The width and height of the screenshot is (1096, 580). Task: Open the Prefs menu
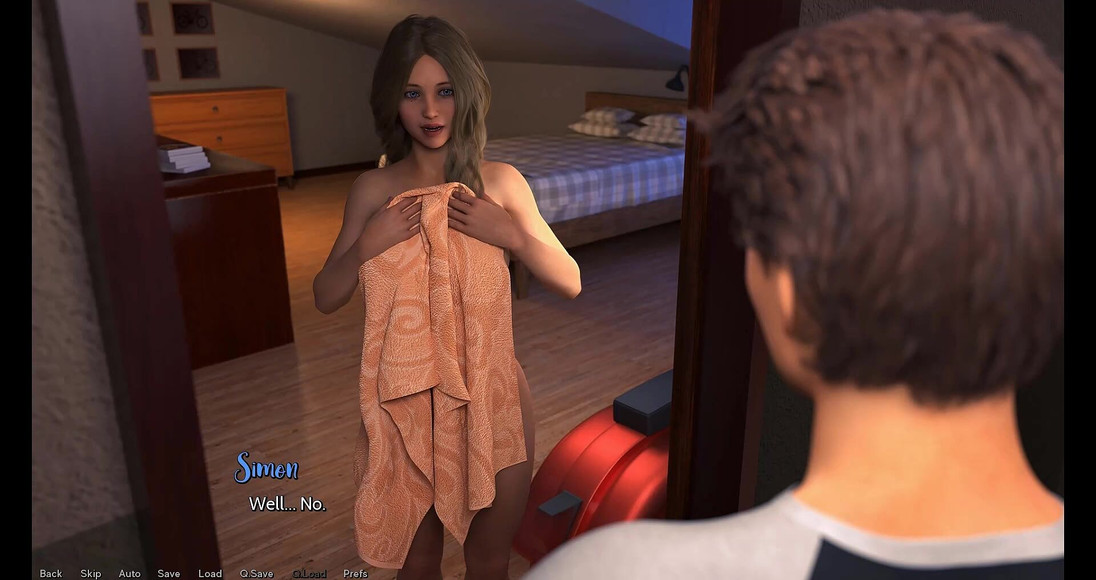(355, 573)
